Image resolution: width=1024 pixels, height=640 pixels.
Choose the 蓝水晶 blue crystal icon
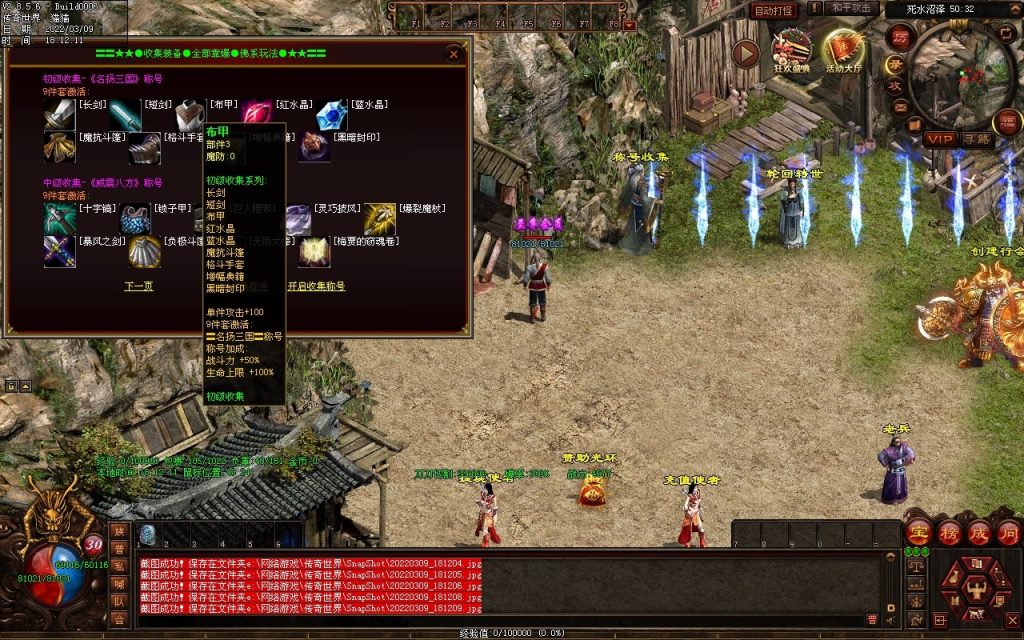point(331,117)
